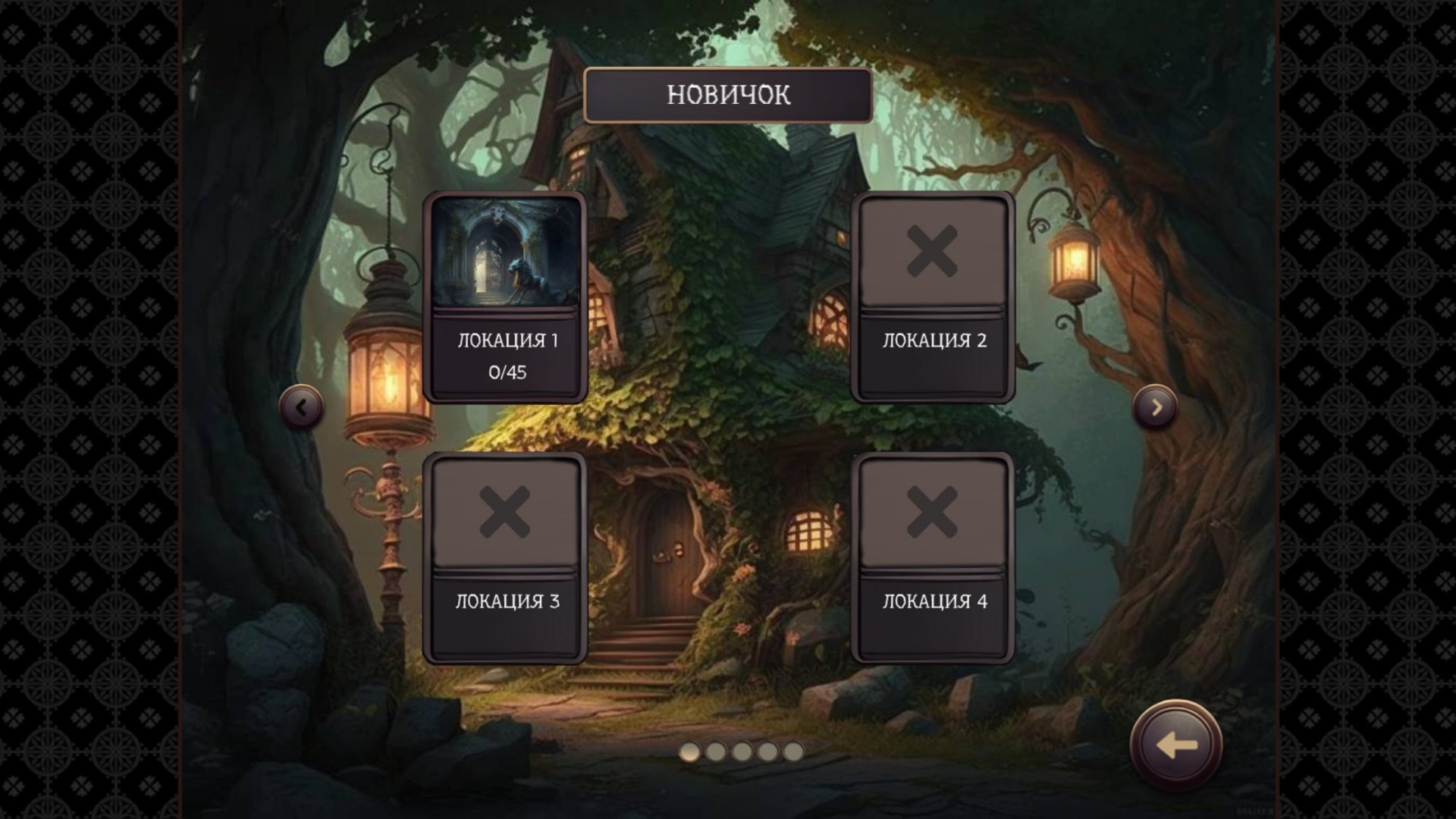
Task: Click the locked Локация 4 tile
Action: pyautogui.click(x=933, y=557)
